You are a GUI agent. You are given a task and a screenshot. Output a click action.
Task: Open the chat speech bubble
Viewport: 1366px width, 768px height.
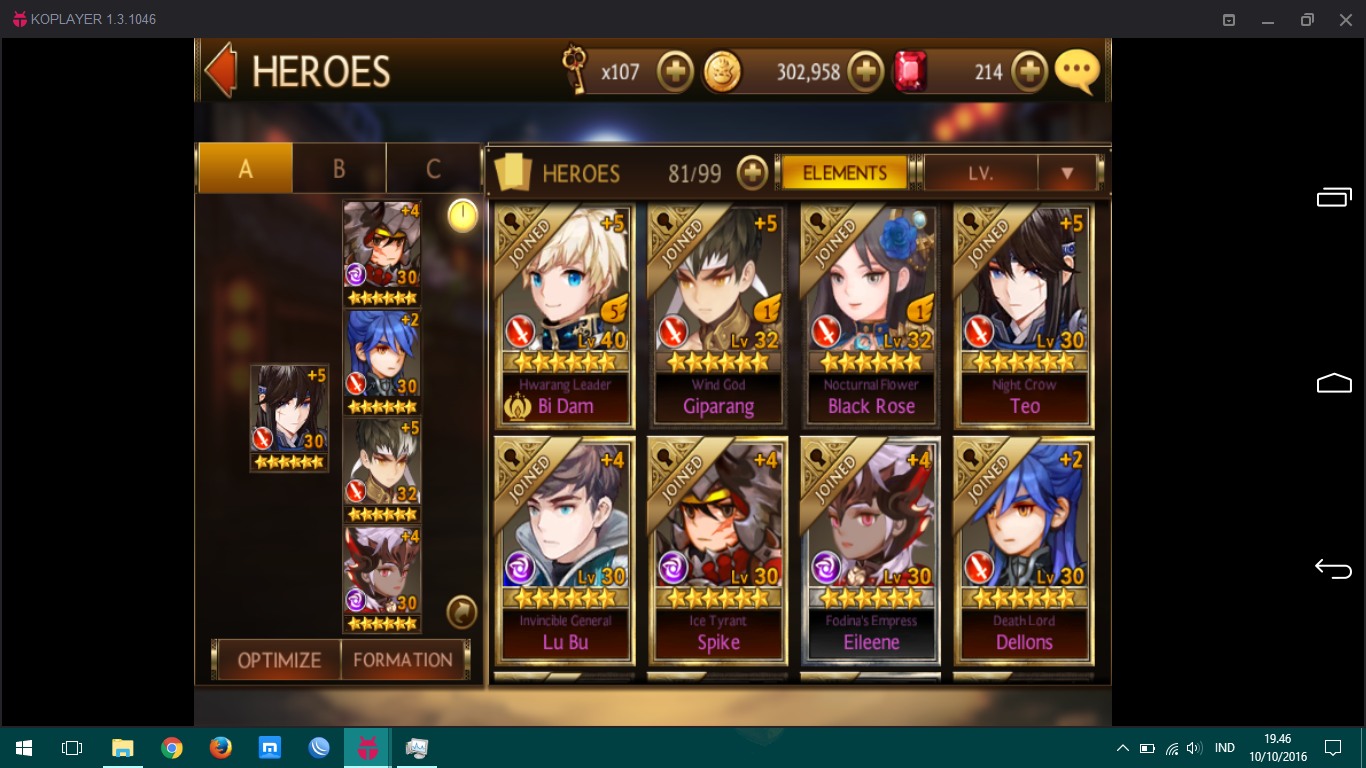(x=1077, y=71)
